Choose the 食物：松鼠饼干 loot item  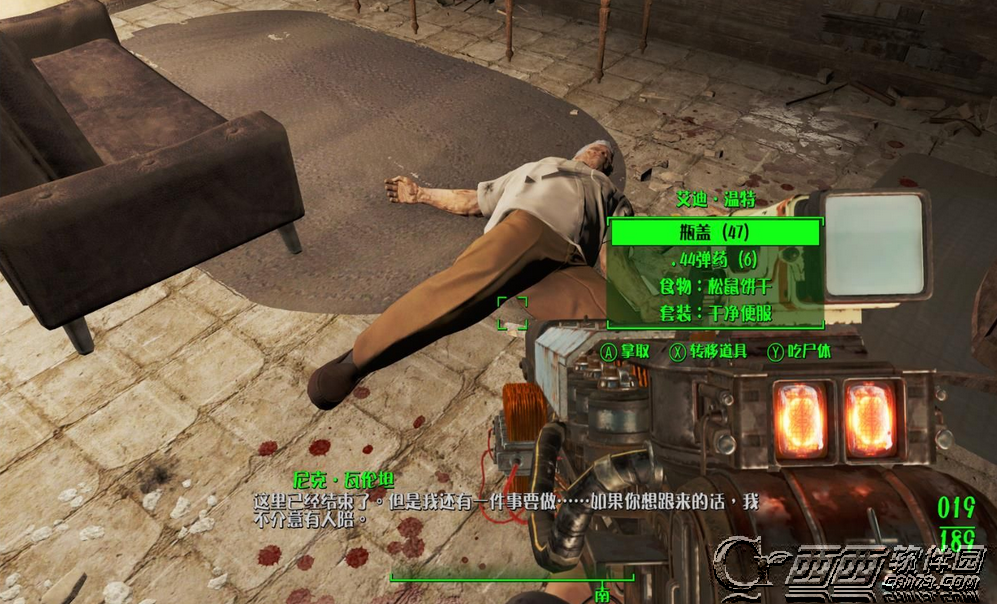[x=715, y=287]
